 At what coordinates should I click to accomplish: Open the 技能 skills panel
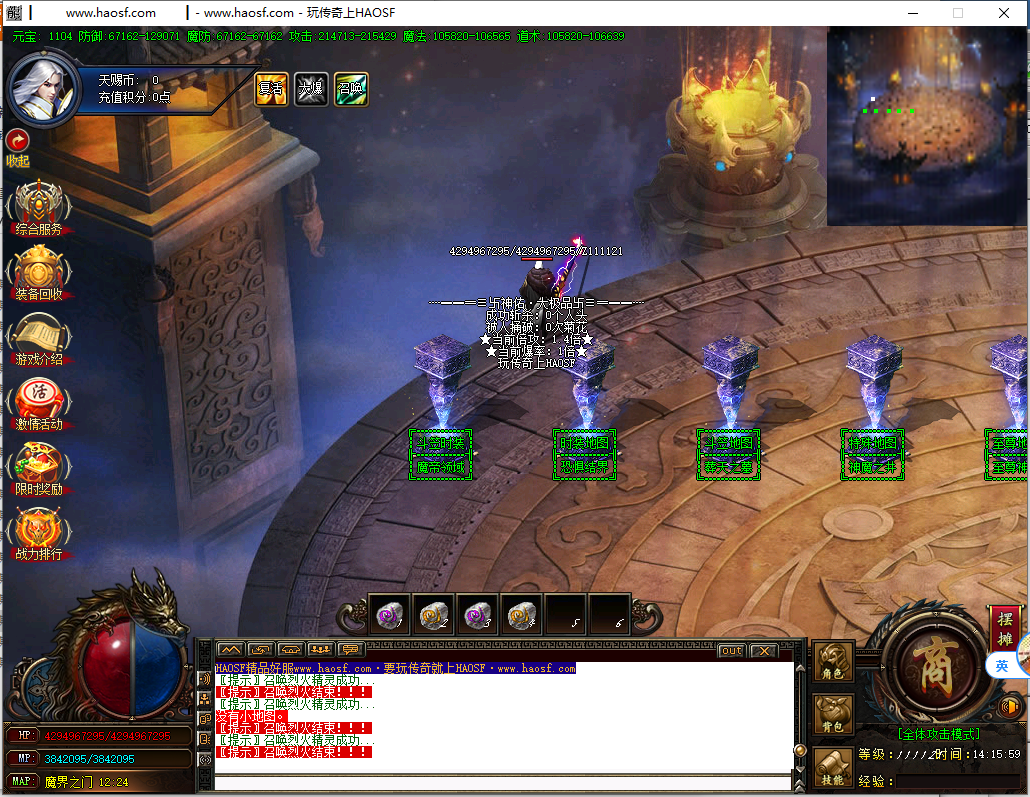[x=832, y=767]
